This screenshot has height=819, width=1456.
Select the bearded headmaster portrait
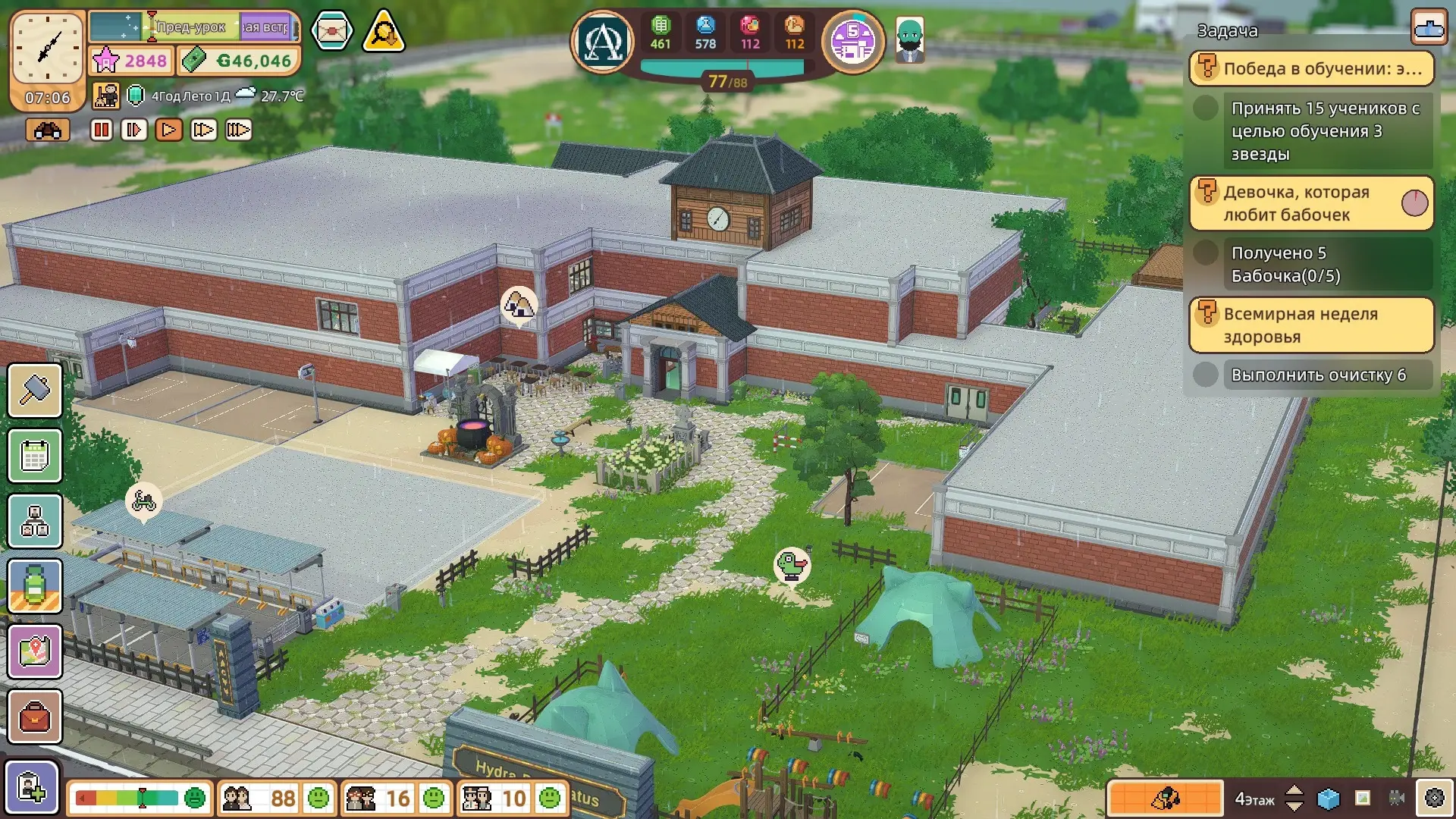[909, 39]
